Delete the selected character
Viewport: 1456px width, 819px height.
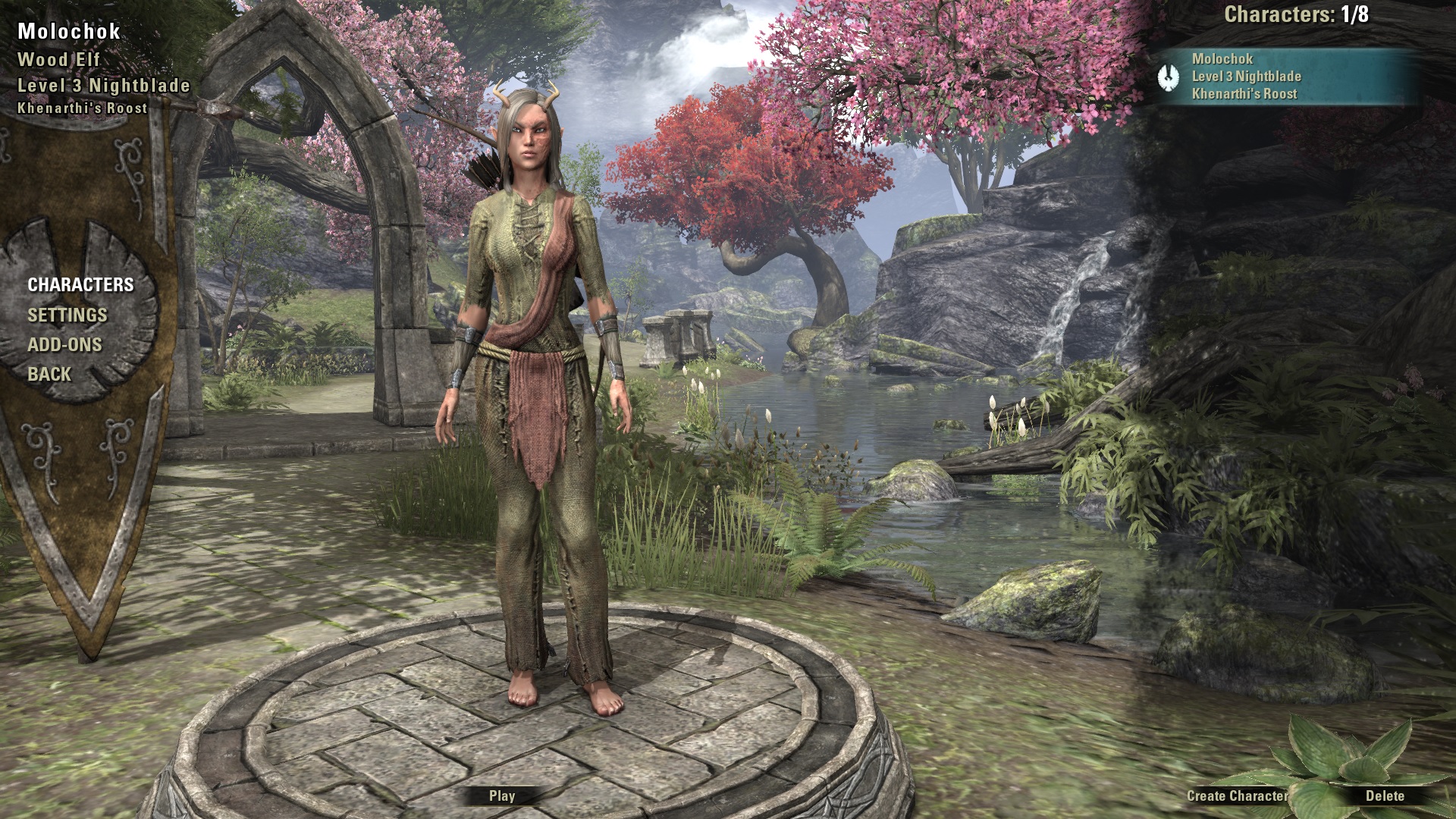(1385, 795)
